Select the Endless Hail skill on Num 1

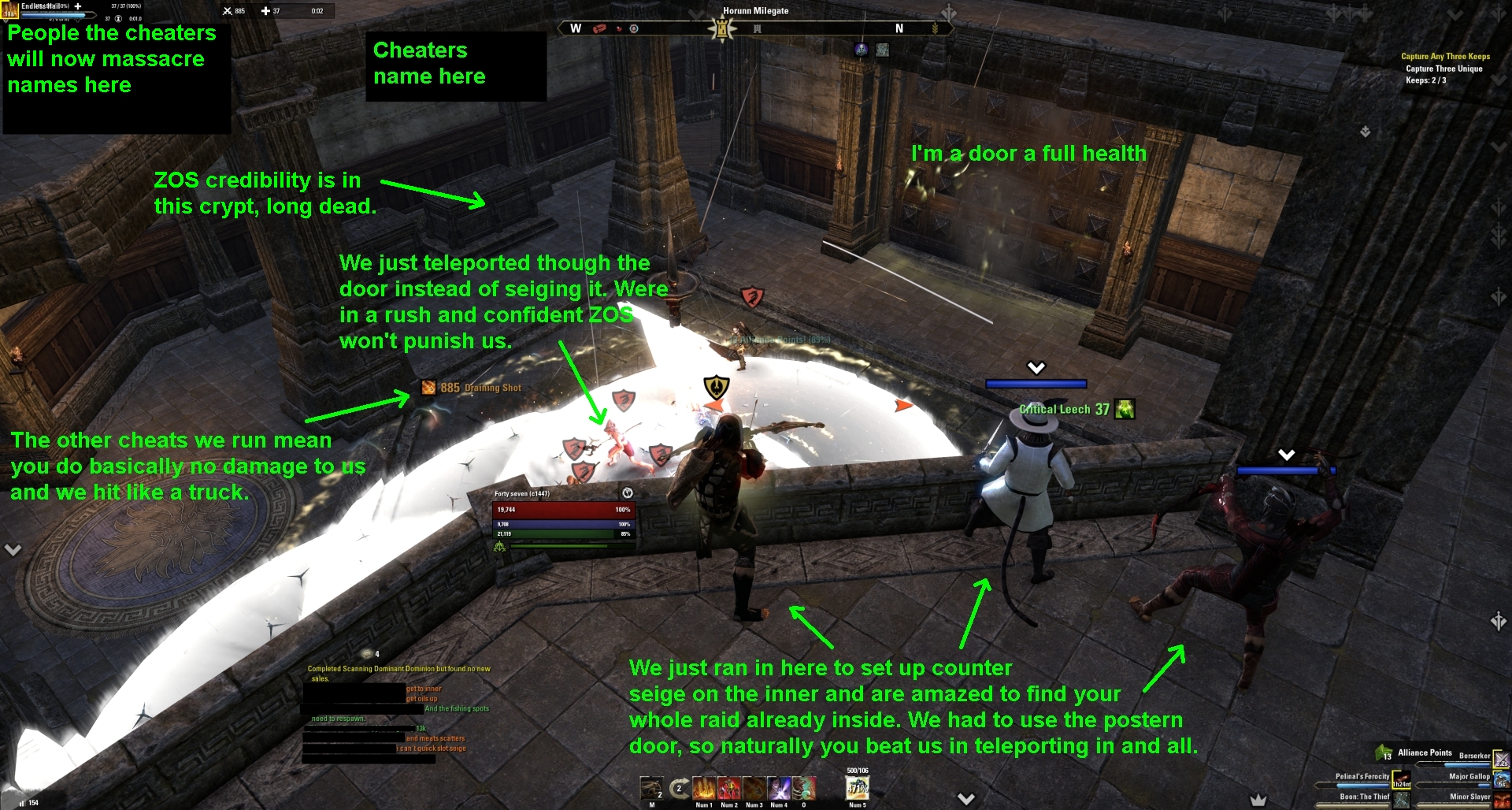coord(704,790)
